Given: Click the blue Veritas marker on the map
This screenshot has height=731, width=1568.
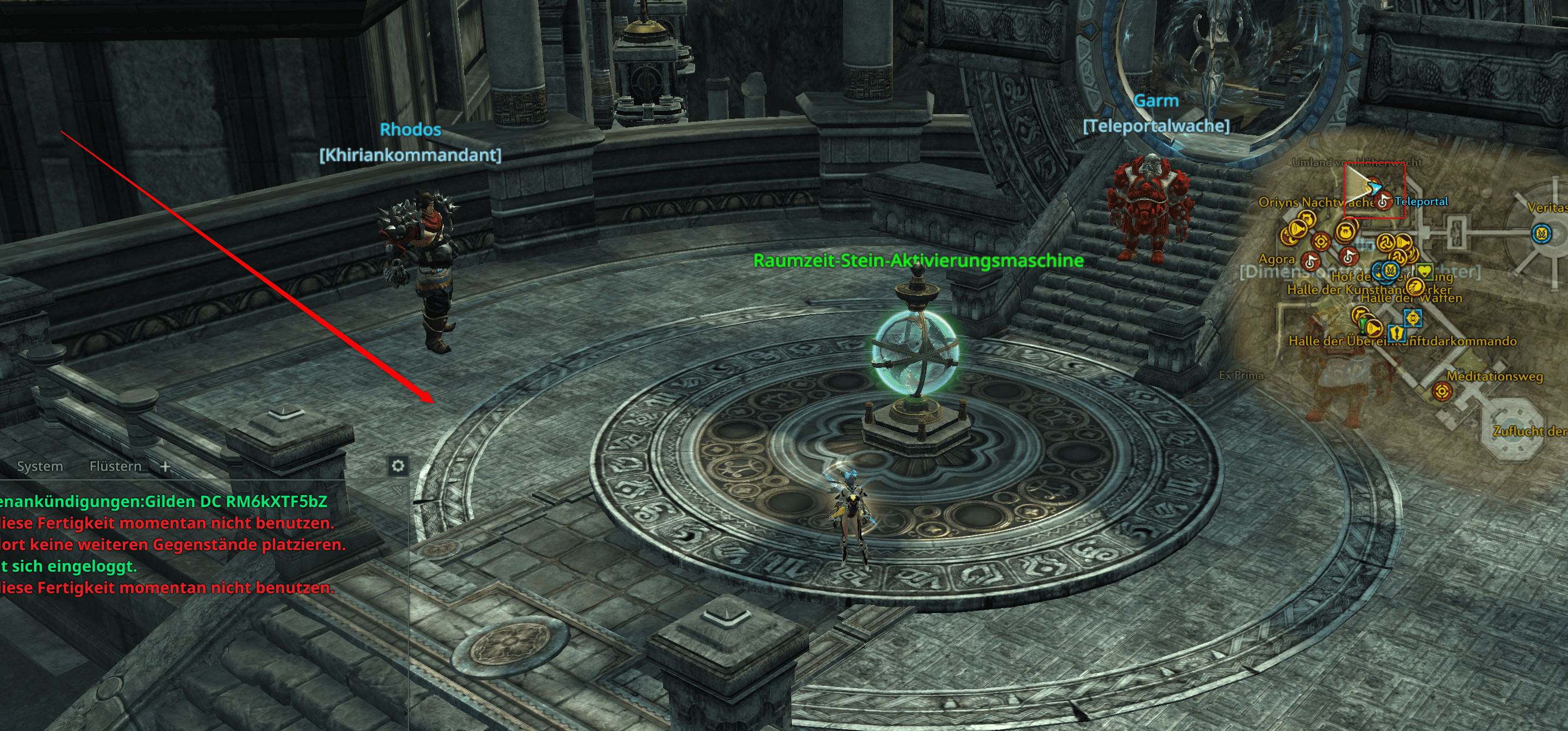Looking at the screenshot, I should click(x=1541, y=234).
